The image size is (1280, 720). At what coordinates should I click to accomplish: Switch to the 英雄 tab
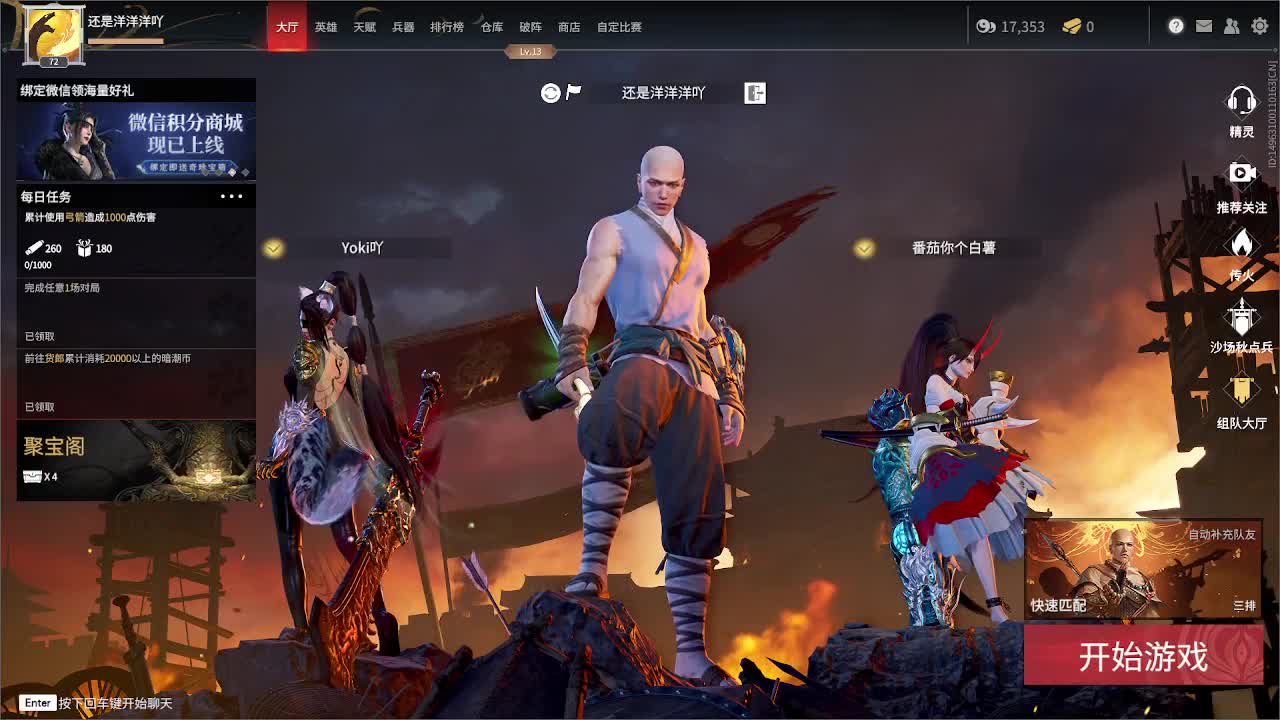pyautogui.click(x=325, y=27)
